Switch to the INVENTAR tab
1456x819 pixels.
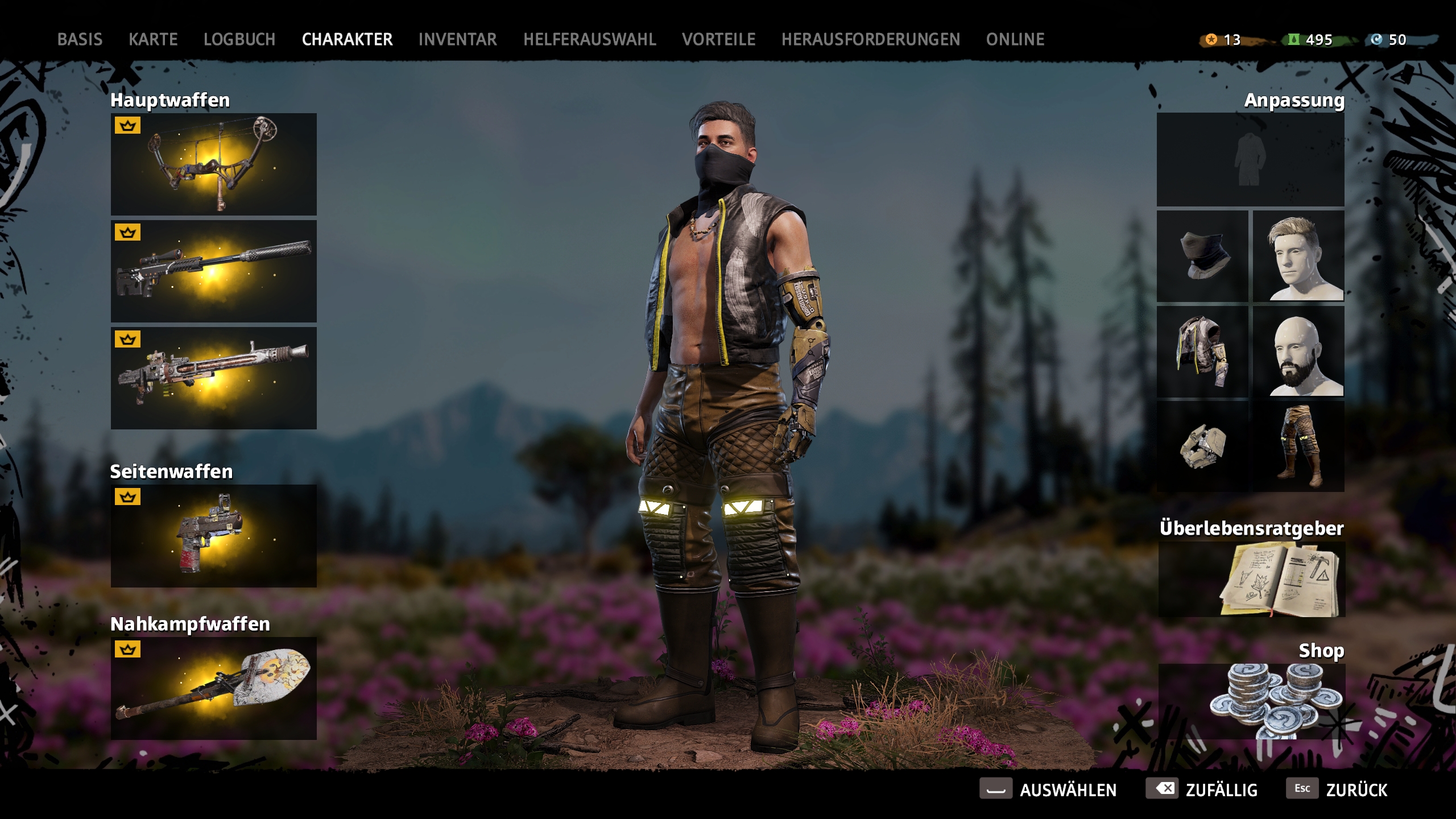(x=457, y=39)
